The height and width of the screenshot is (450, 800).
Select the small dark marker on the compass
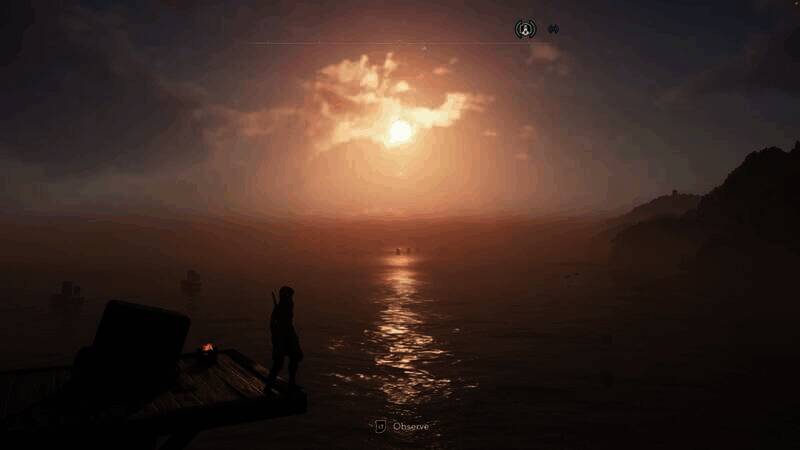[x=553, y=29]
